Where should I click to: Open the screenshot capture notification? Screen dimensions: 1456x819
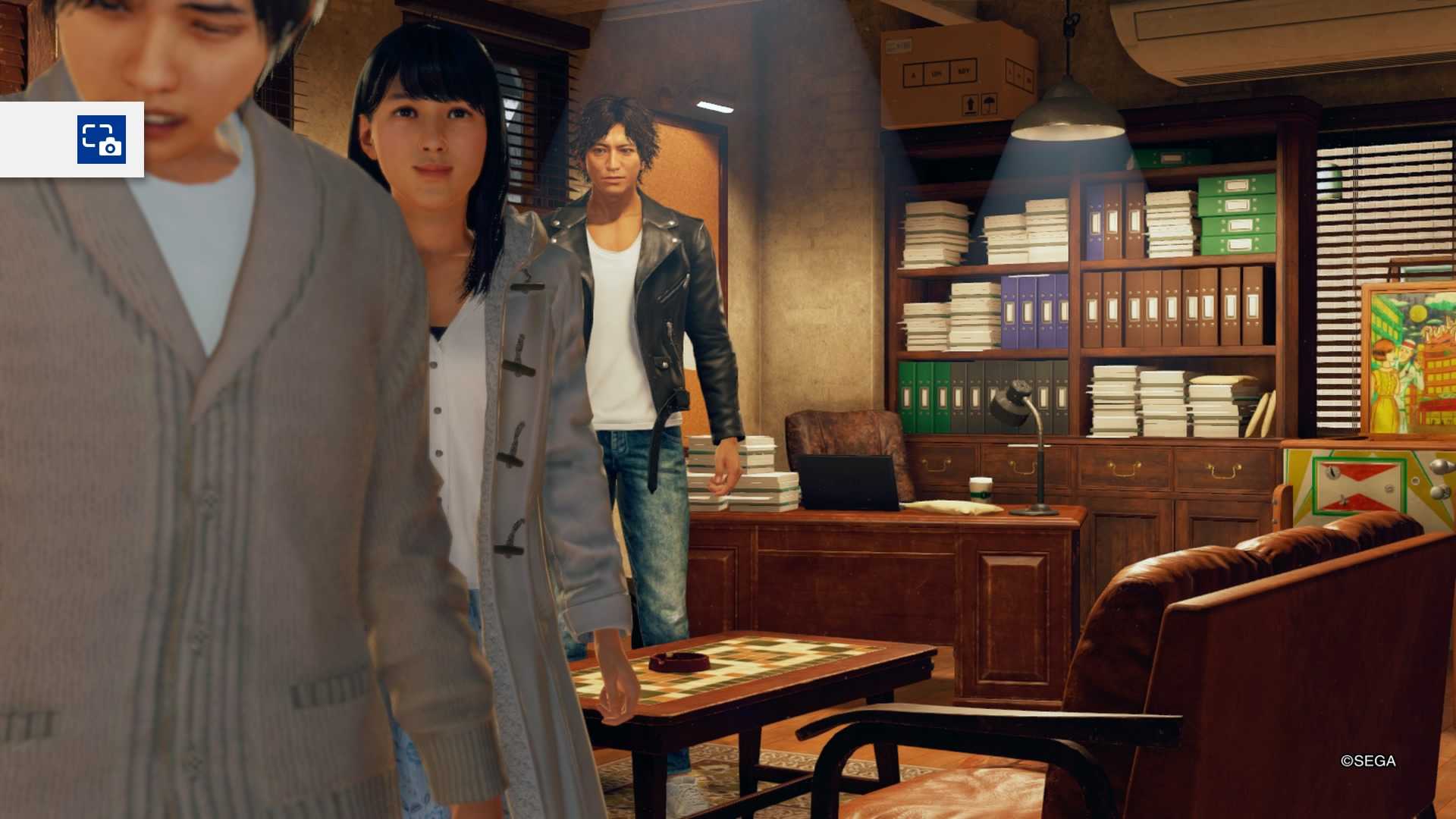(101, 140)
